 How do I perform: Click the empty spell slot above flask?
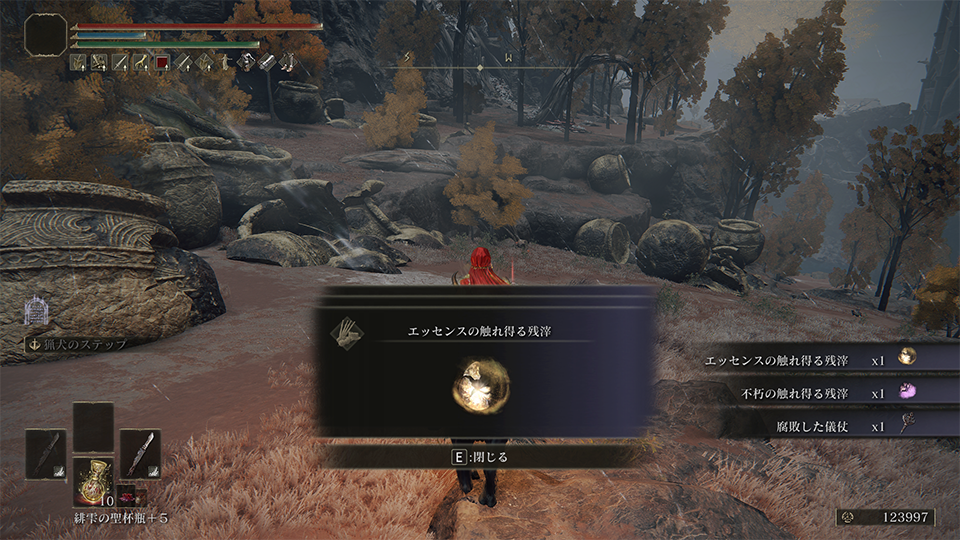93,426
